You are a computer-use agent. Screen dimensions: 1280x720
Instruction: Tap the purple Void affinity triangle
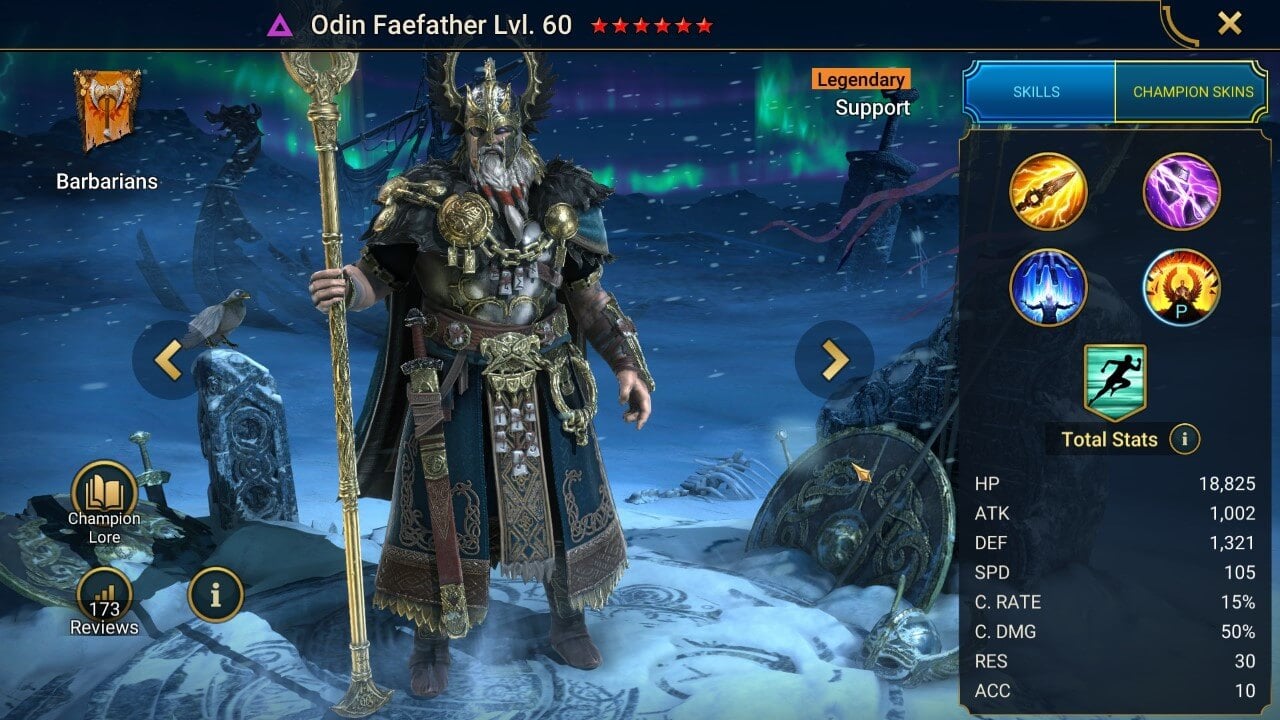pos(280,26)
